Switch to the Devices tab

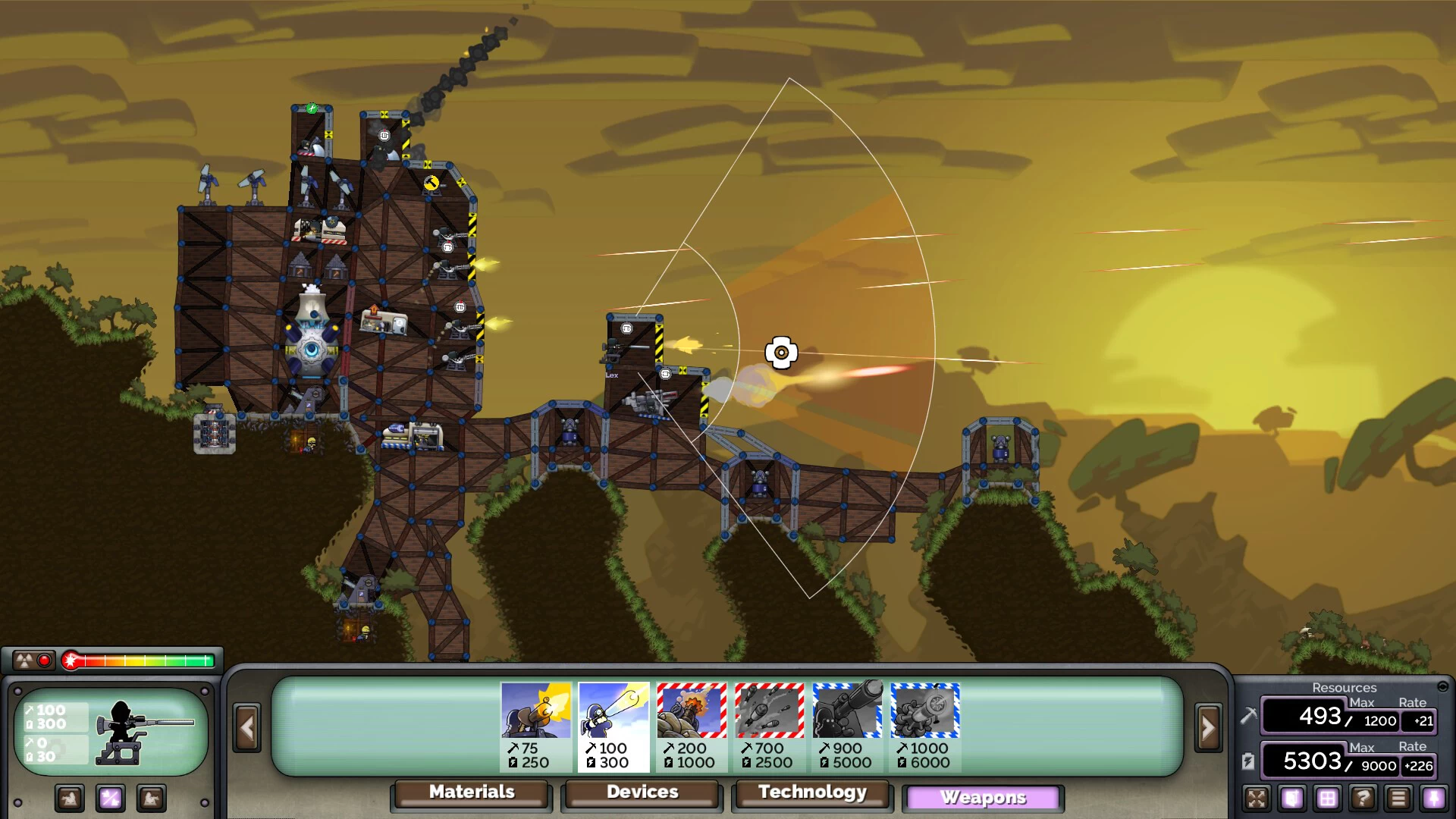click(642, 792)
